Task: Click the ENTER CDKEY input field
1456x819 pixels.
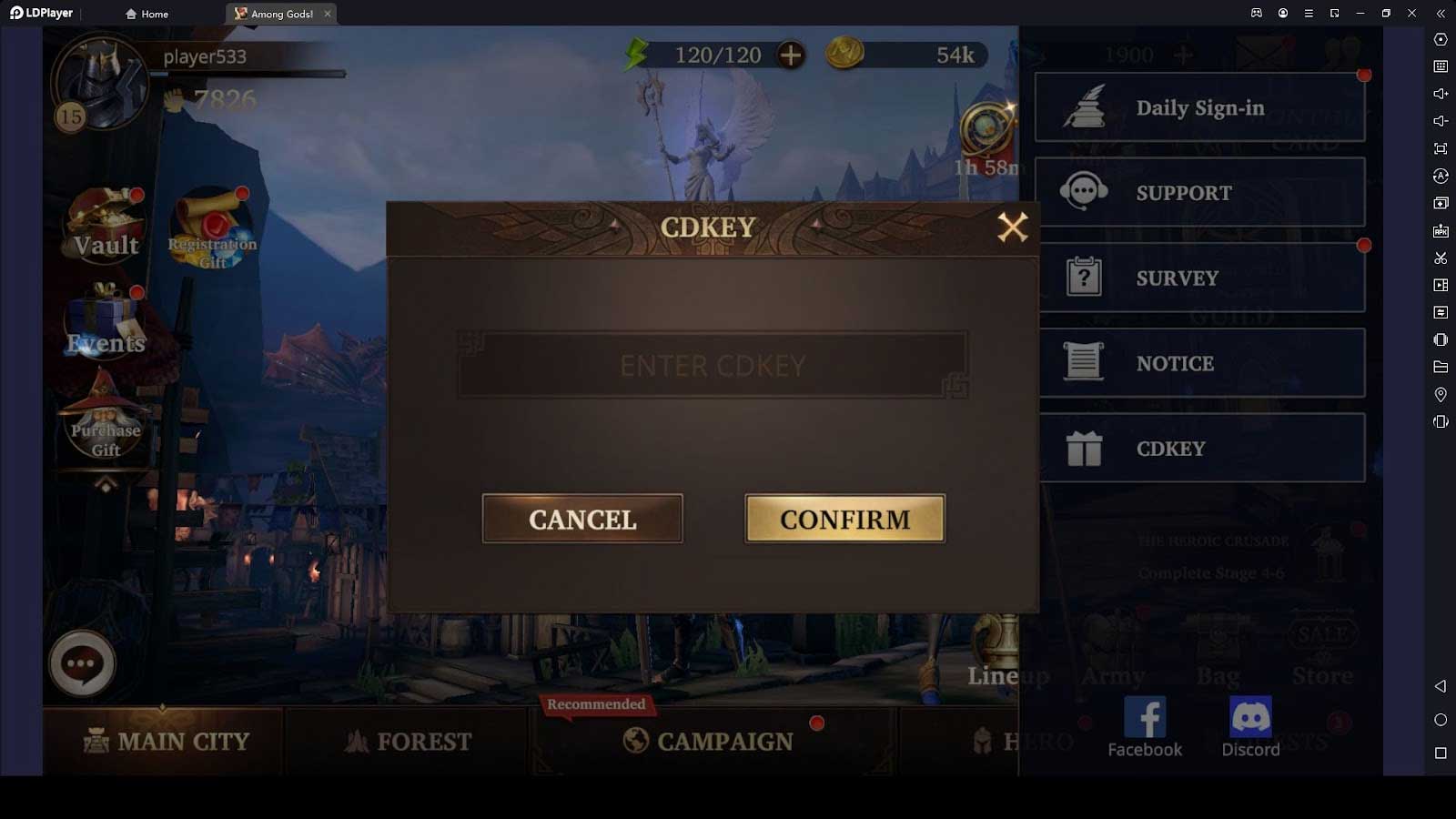Action: pyautogui.click(x=713, y=366)
